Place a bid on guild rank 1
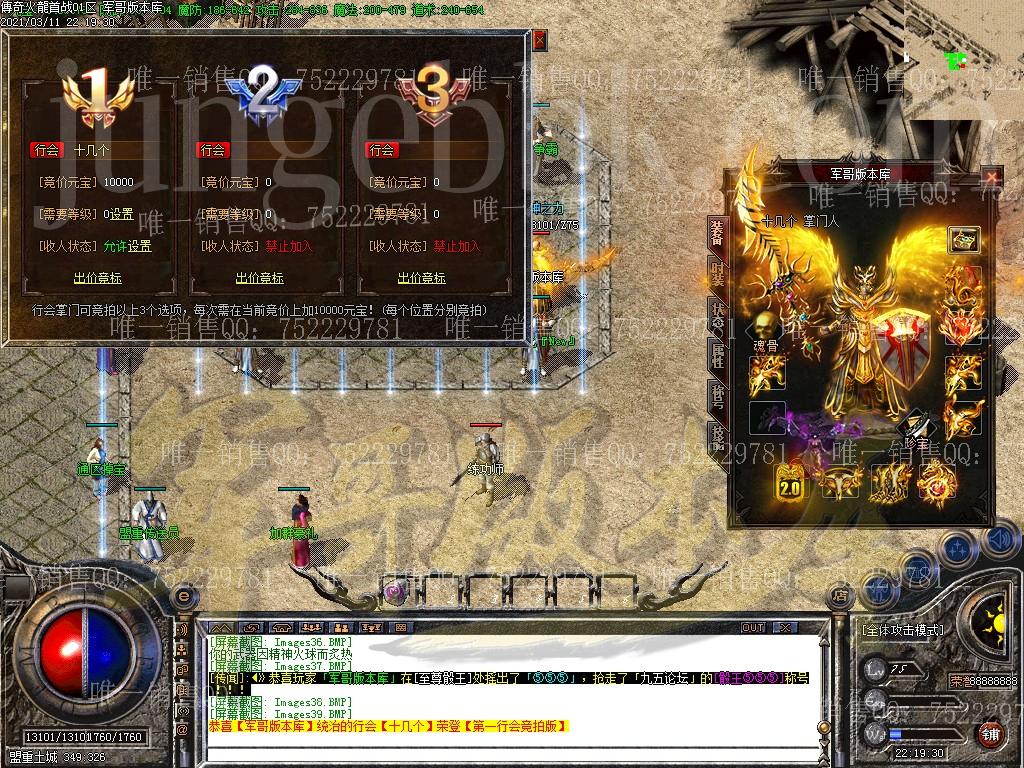Screen dimensions: 1024x768 click(95, 278)
